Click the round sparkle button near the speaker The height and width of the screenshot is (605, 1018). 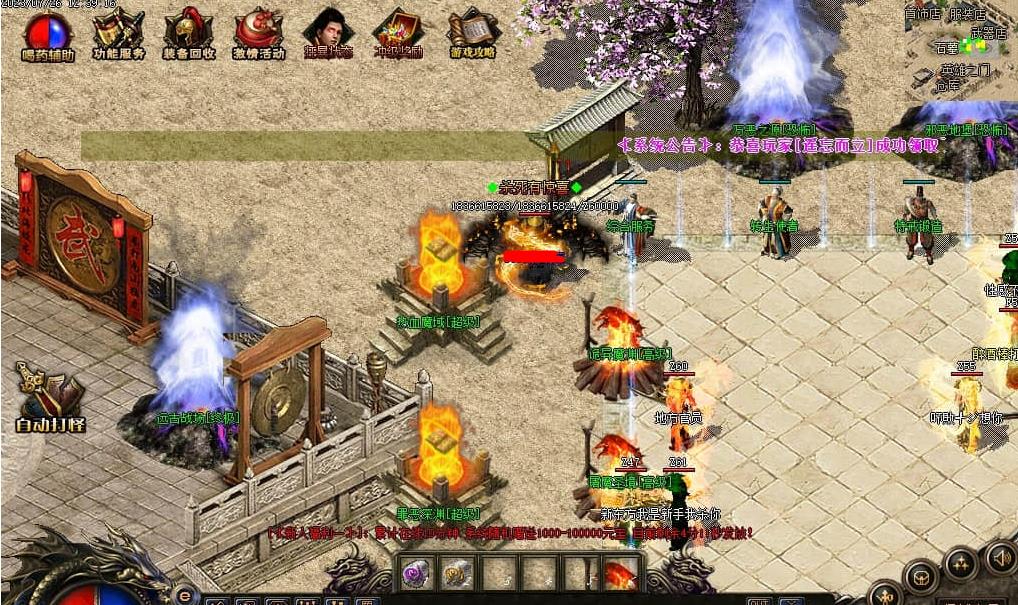(961, 565)
